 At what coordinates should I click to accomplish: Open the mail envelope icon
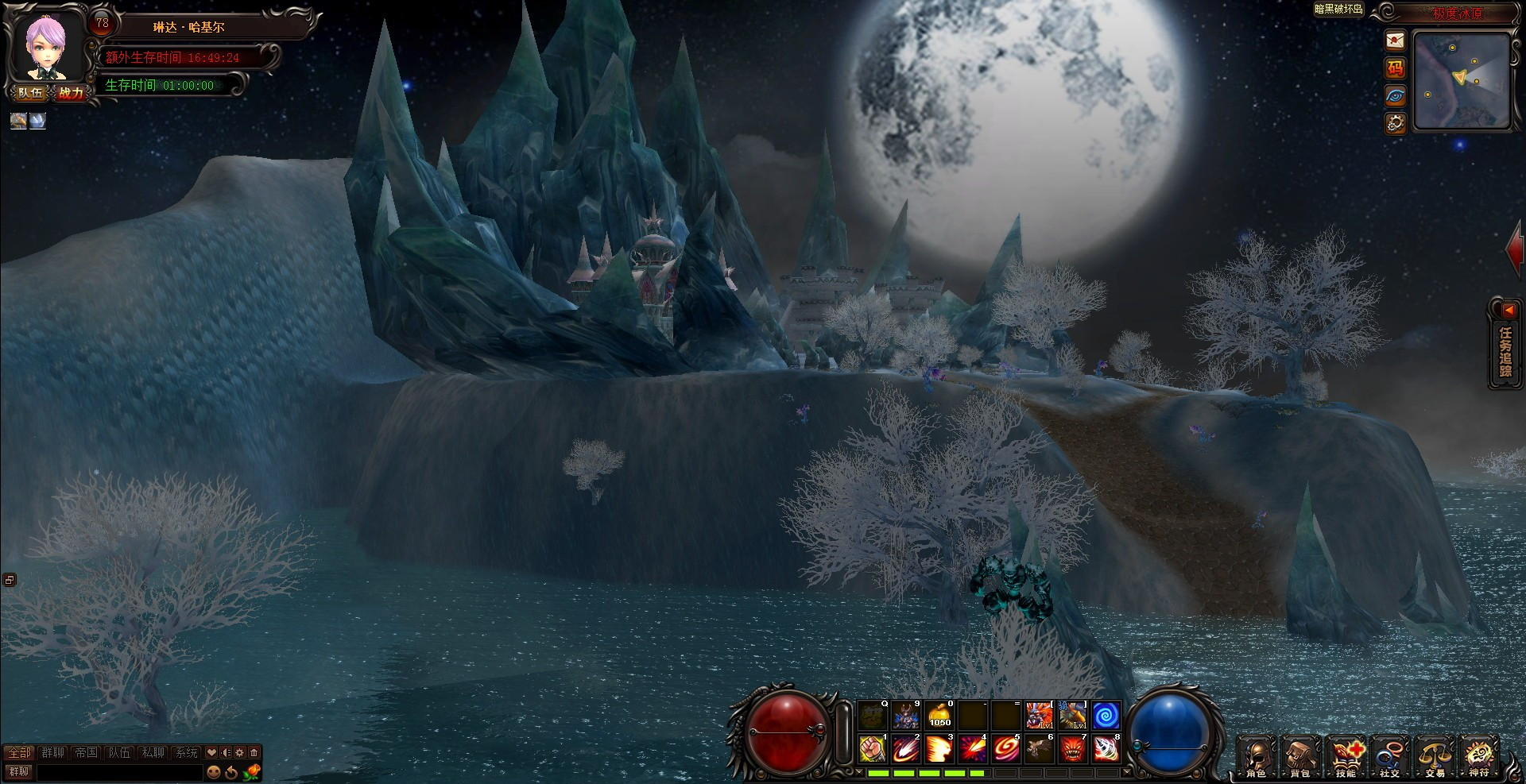click(x=1395, y=41)
